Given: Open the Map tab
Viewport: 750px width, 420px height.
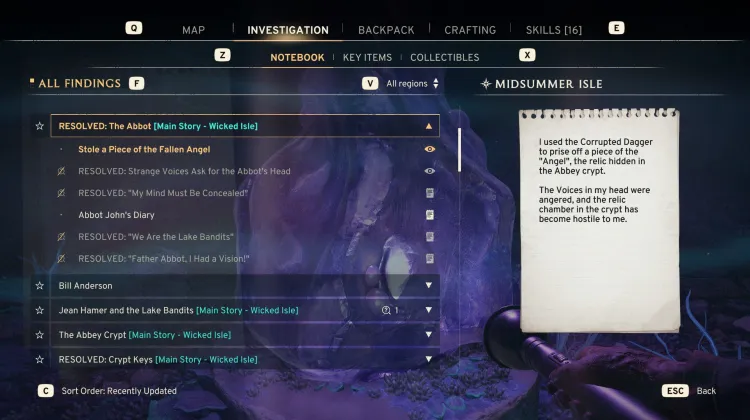Looking at the screenshot, I should click(x=193, y=30).
